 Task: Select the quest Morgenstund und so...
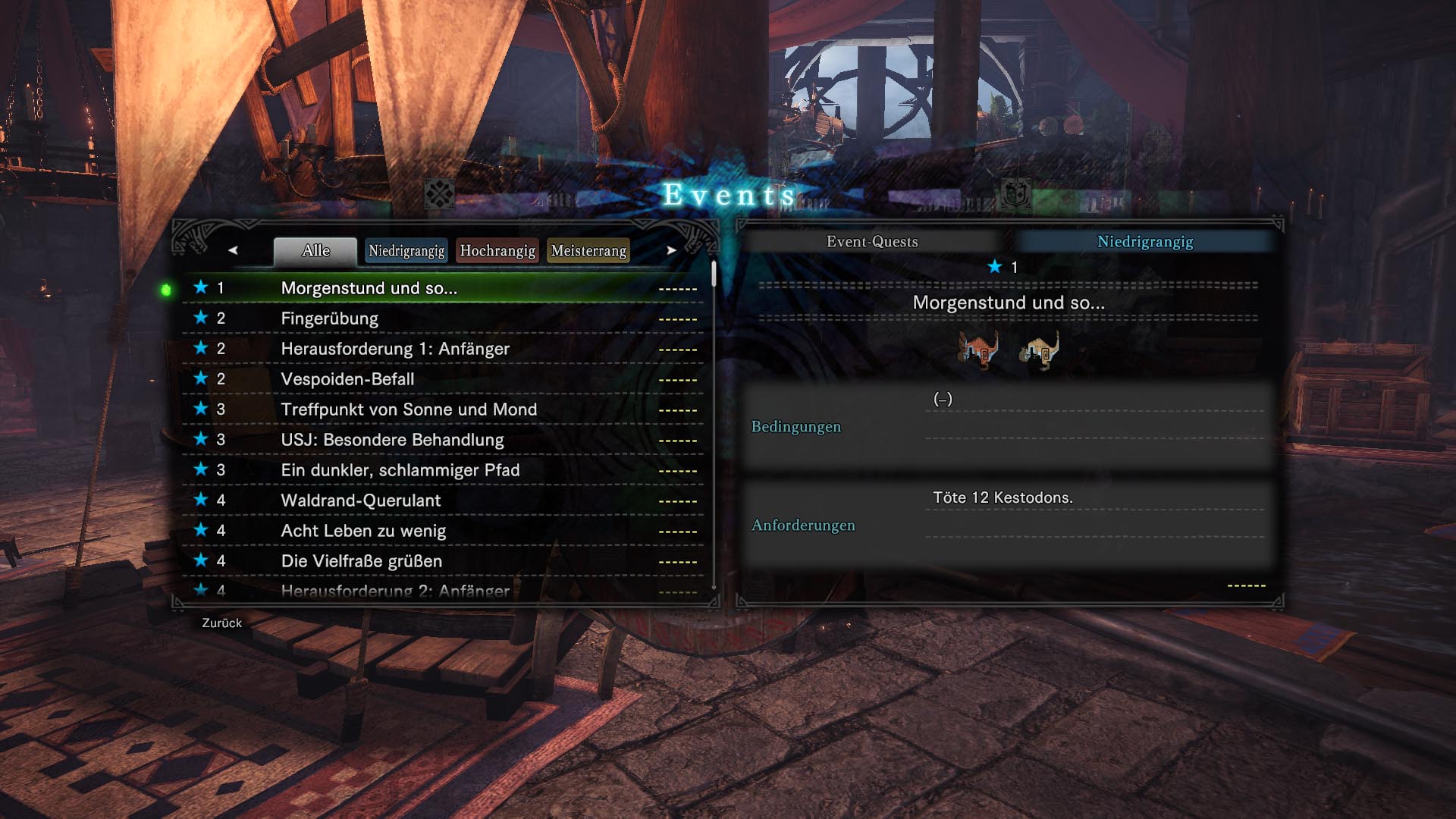coord(369,288)
